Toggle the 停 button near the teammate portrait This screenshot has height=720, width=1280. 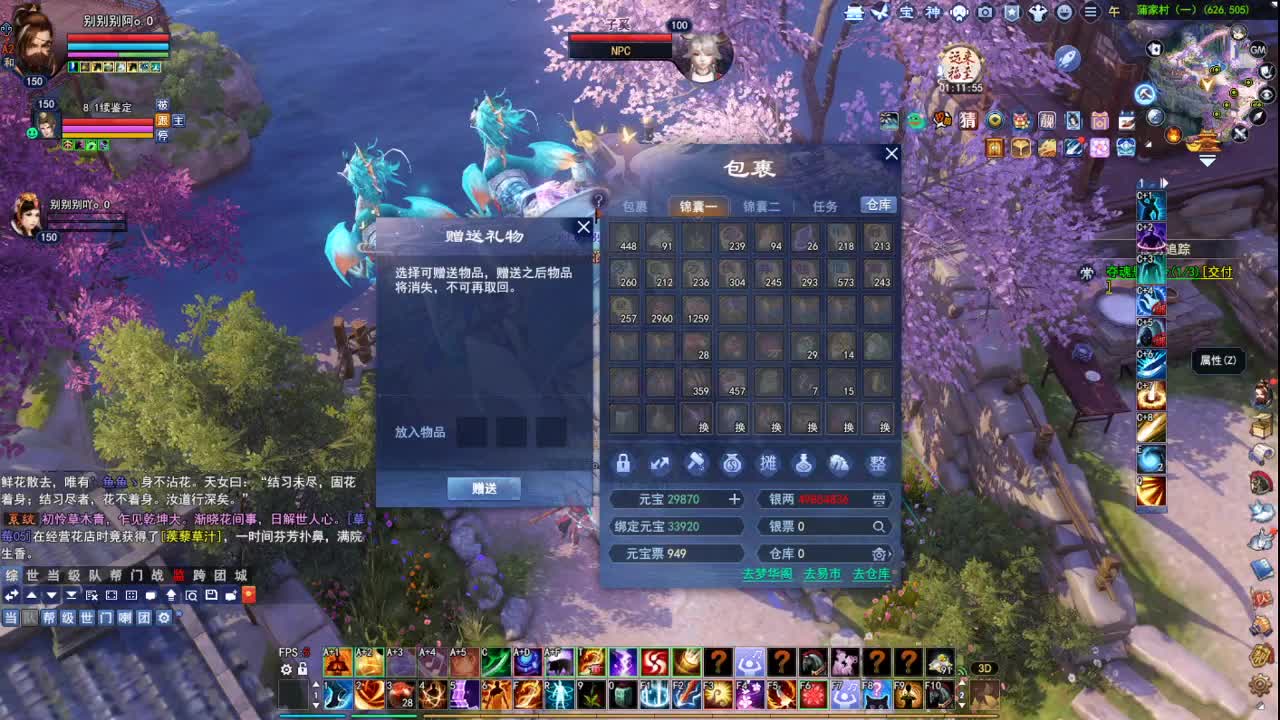pos(162,137)
